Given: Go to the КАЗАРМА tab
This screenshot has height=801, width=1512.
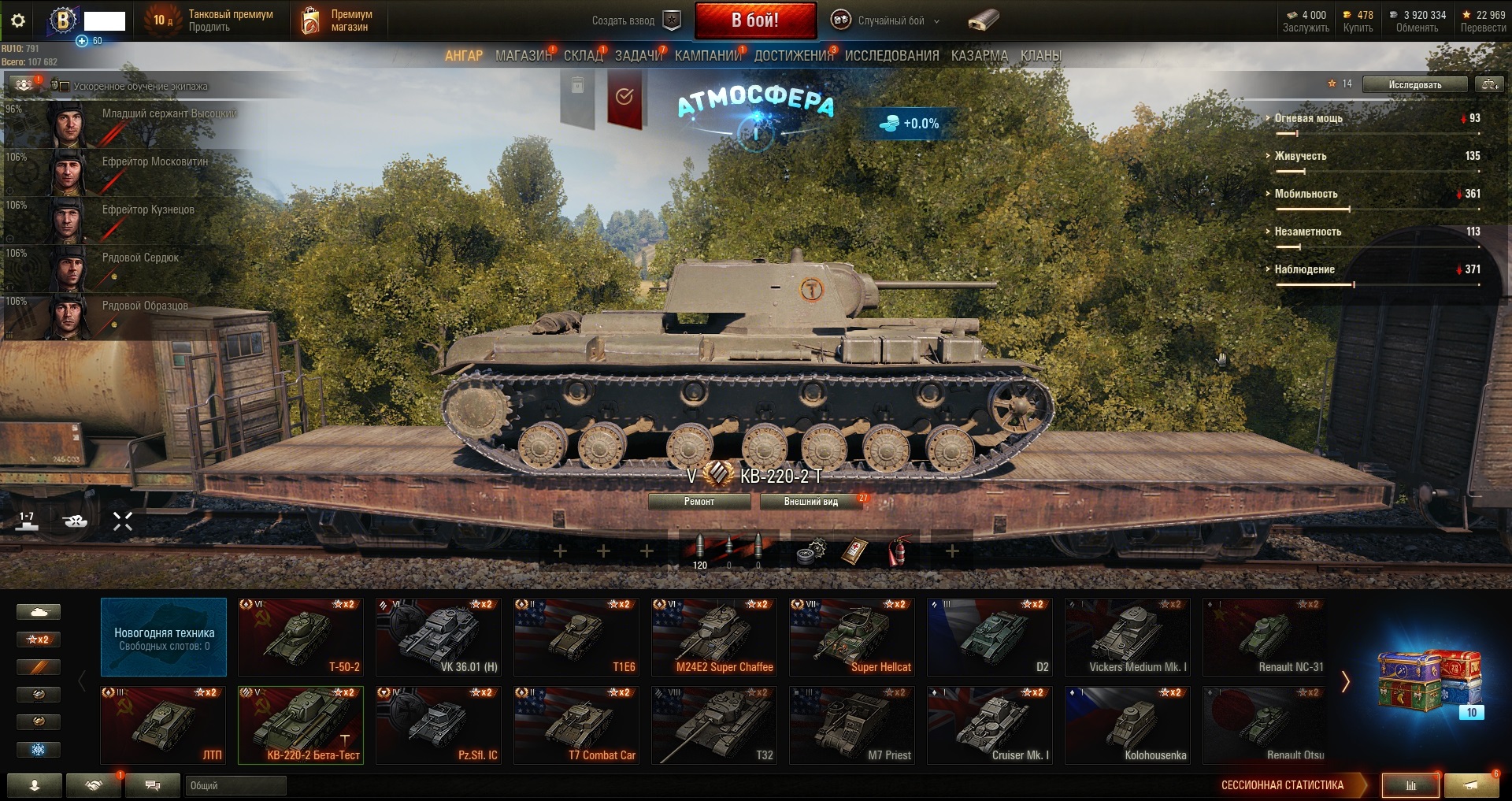Looking at the screenshot, I should (x=979, y=56).
